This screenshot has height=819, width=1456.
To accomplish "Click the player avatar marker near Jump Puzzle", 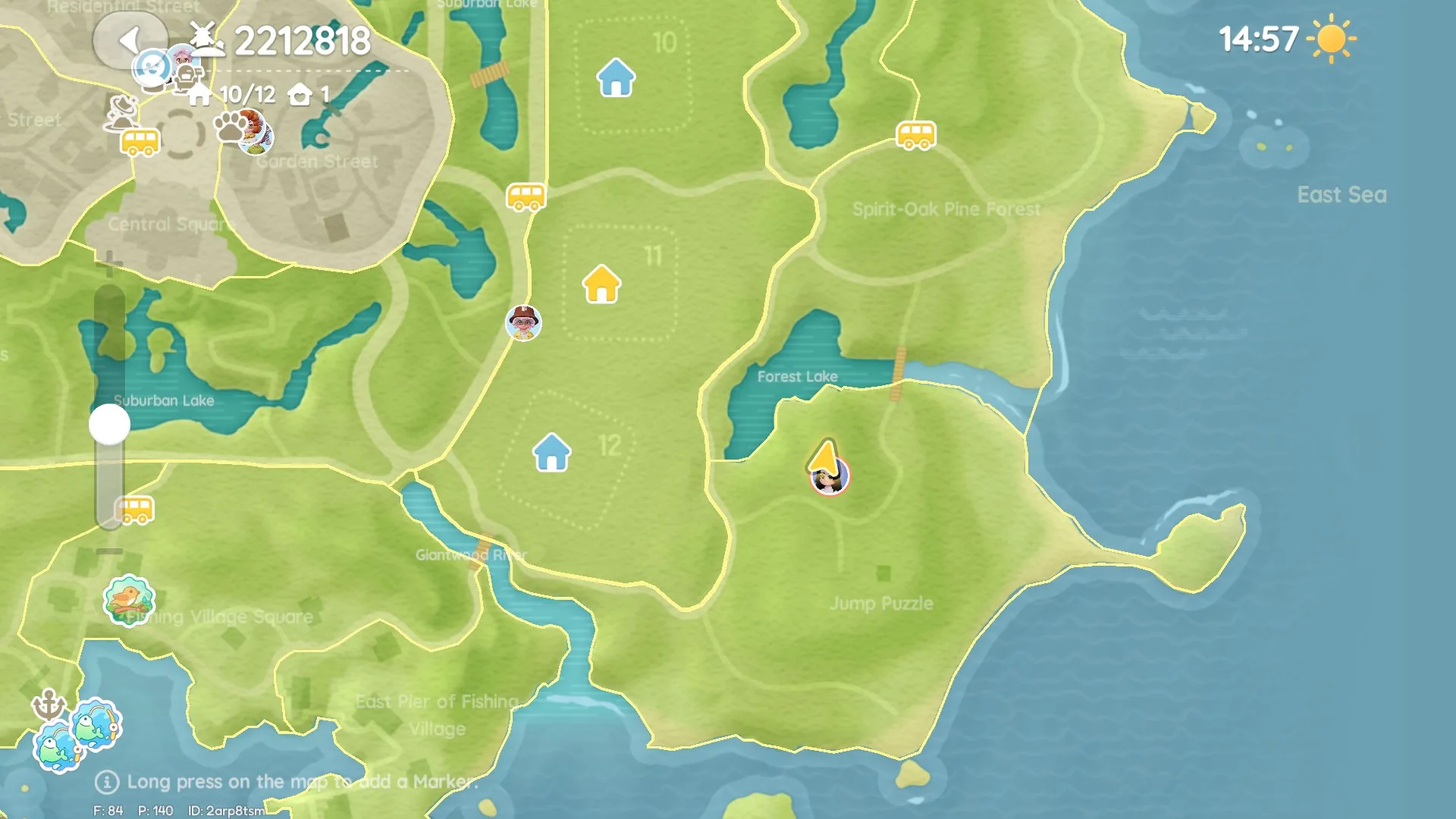I will [x=829, y=476].
